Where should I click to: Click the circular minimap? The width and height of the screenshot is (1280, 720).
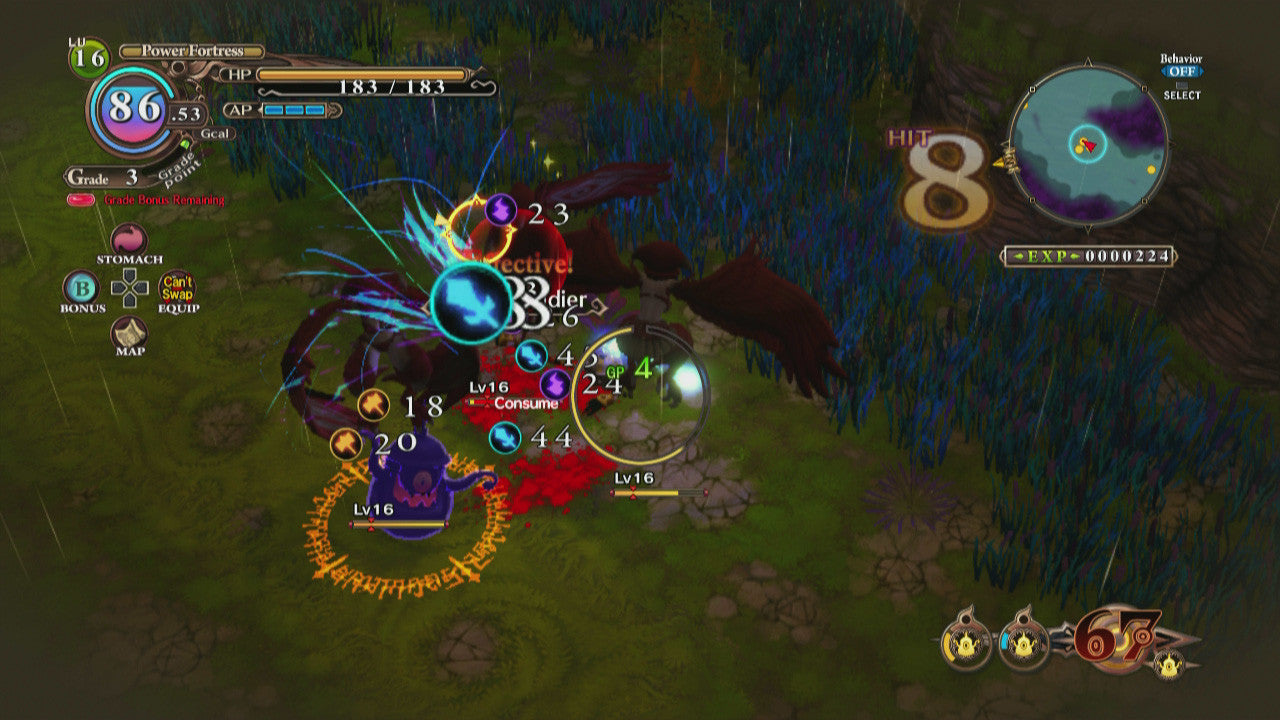(1088, 146)
